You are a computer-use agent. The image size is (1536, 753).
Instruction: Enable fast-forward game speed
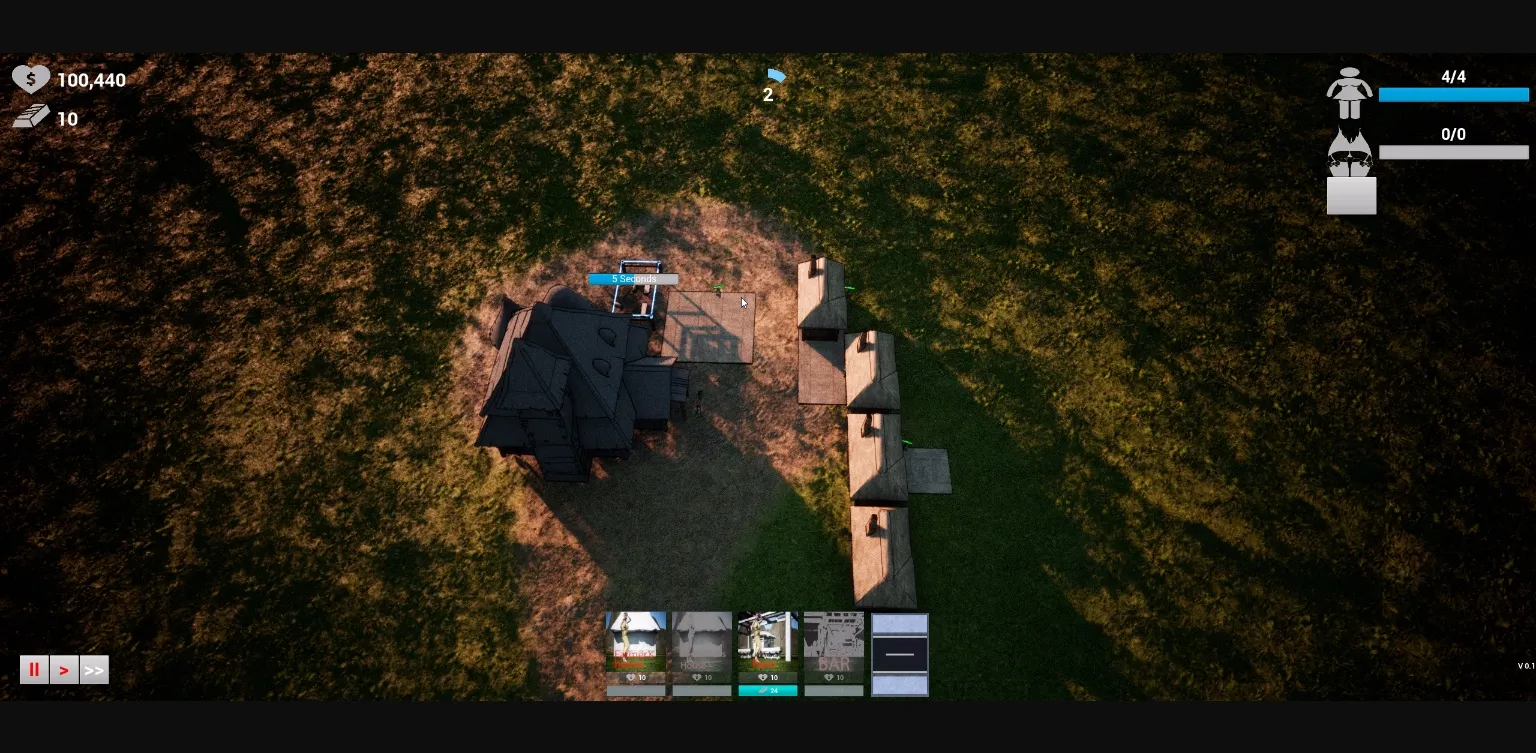coord(94,669)
